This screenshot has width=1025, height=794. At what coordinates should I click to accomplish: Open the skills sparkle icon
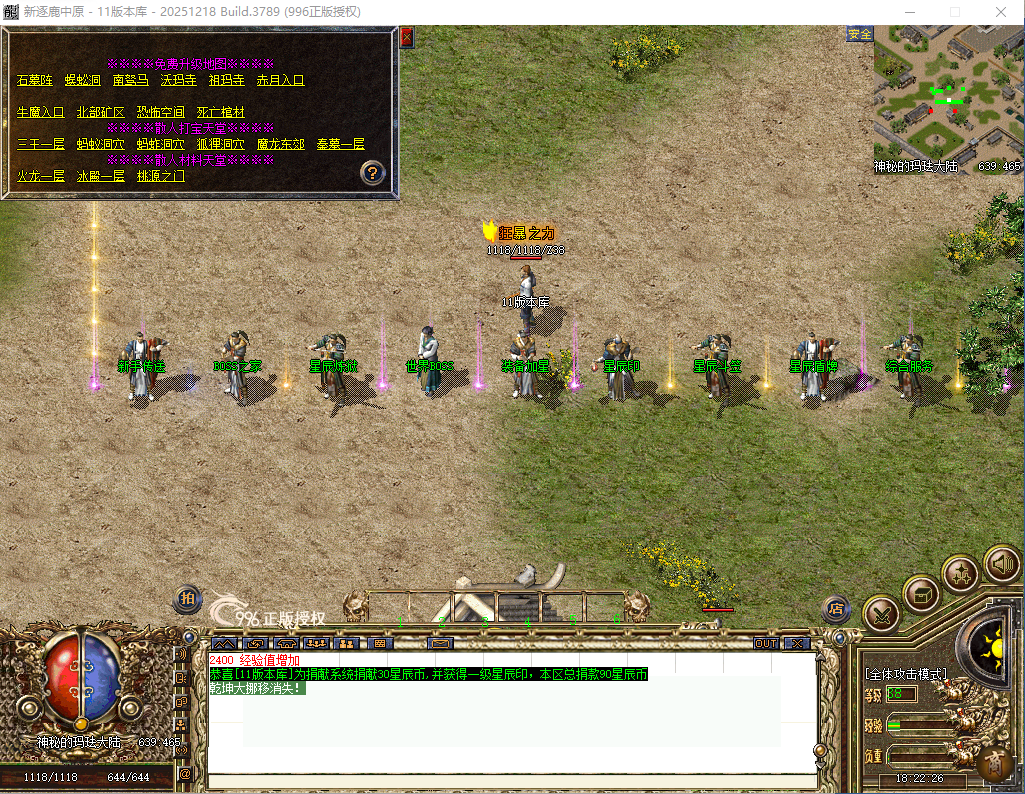(960, 574)
